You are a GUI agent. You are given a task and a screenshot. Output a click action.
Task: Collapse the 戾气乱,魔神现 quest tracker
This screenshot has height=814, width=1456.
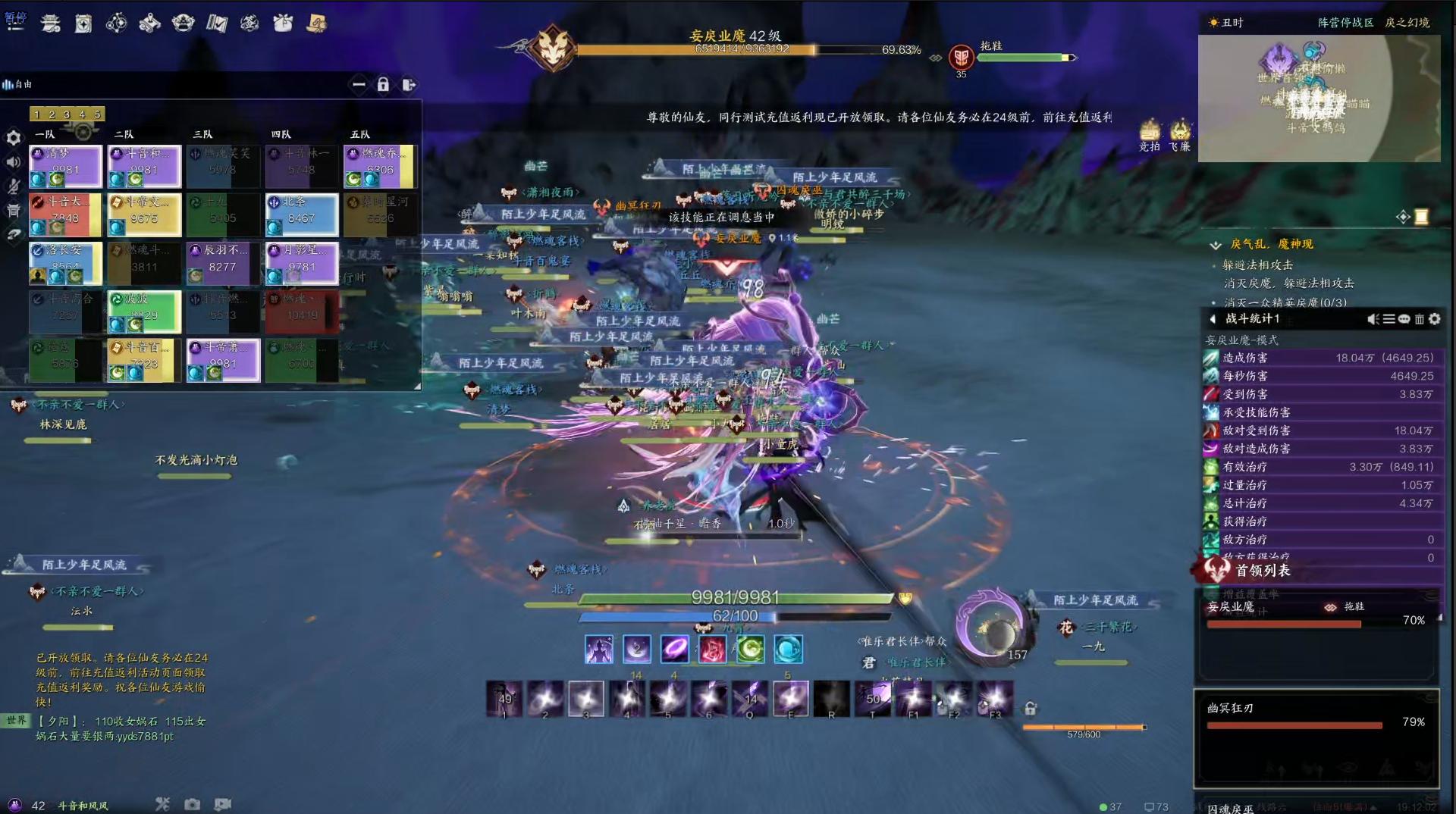pos(1216,244)
